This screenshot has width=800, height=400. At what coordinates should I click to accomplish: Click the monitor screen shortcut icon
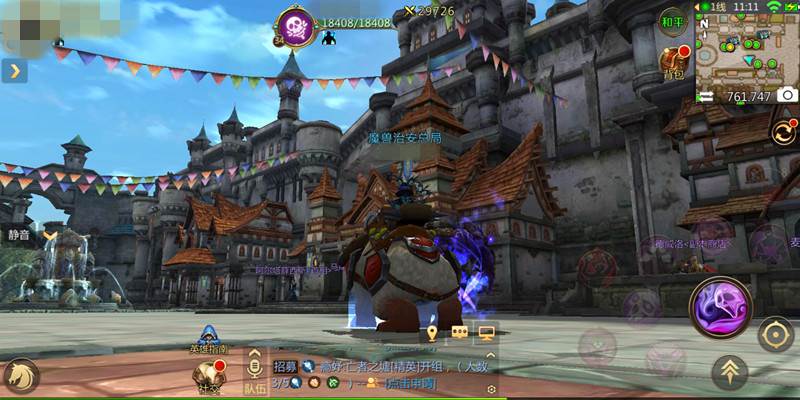tap(487, 333)
